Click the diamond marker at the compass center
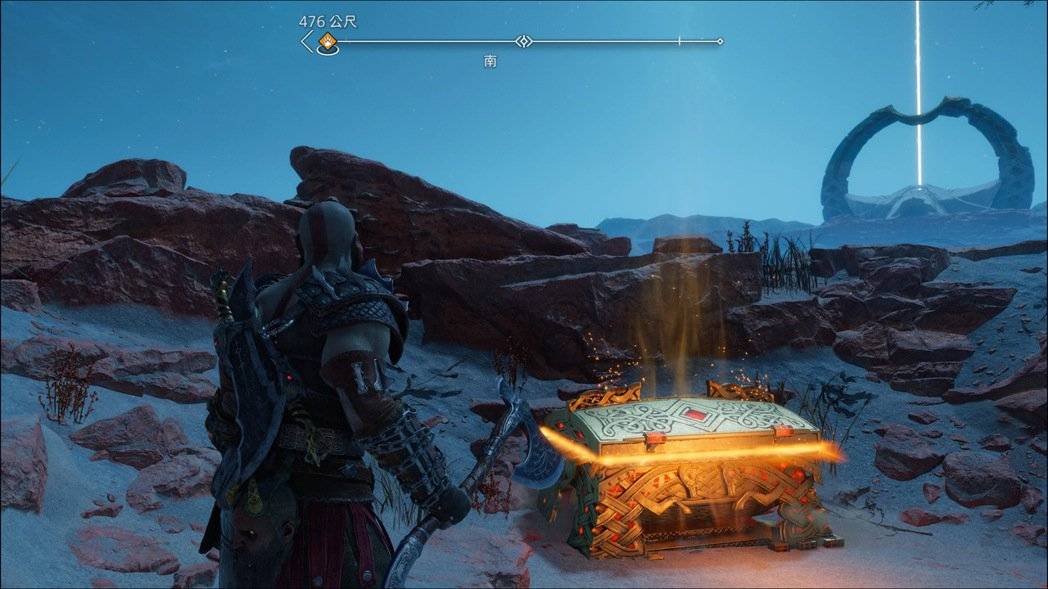This screenshot has width=1048, height=589. pyautogui.click(x=522, y=41)
